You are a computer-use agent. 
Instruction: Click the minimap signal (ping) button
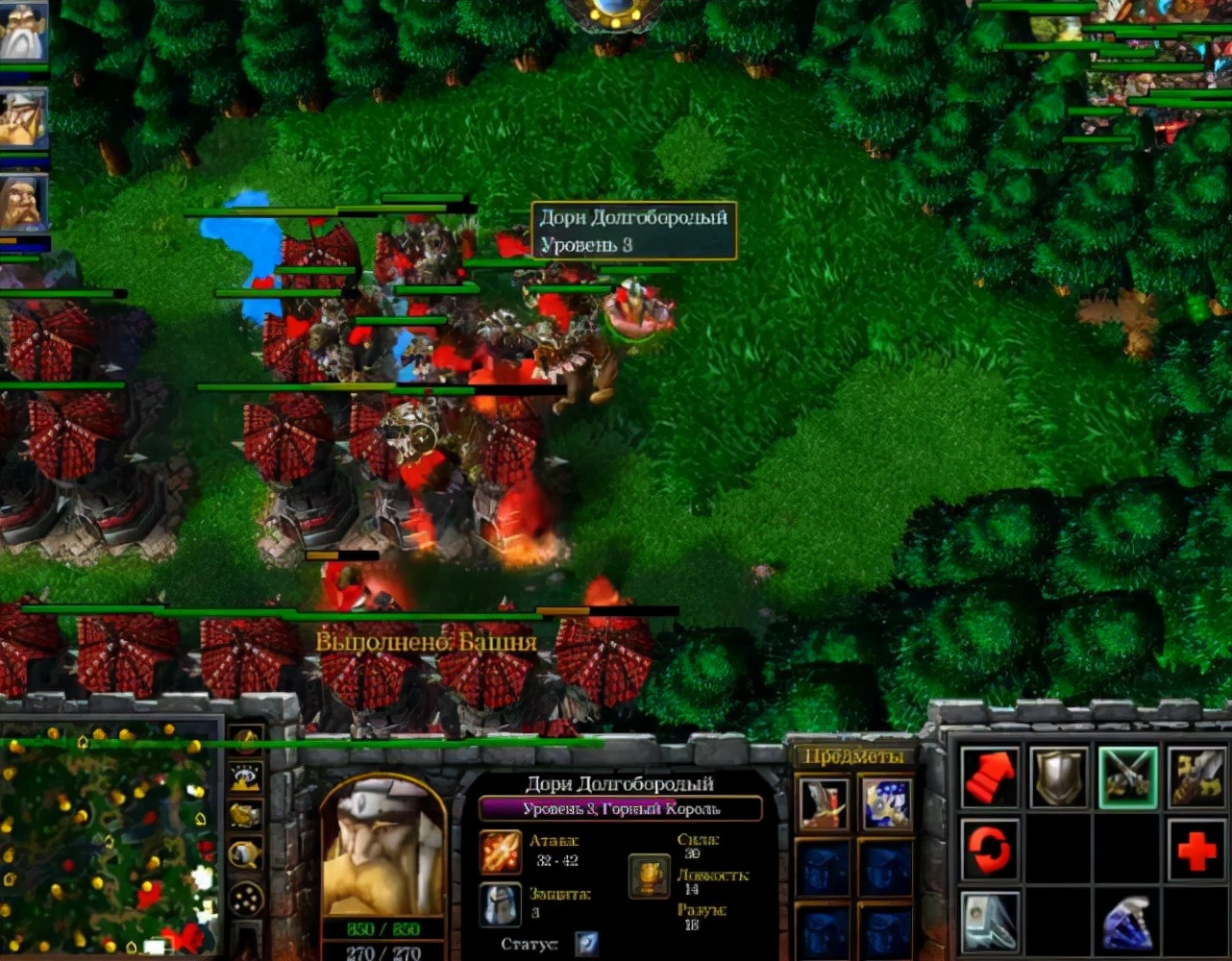246,742
